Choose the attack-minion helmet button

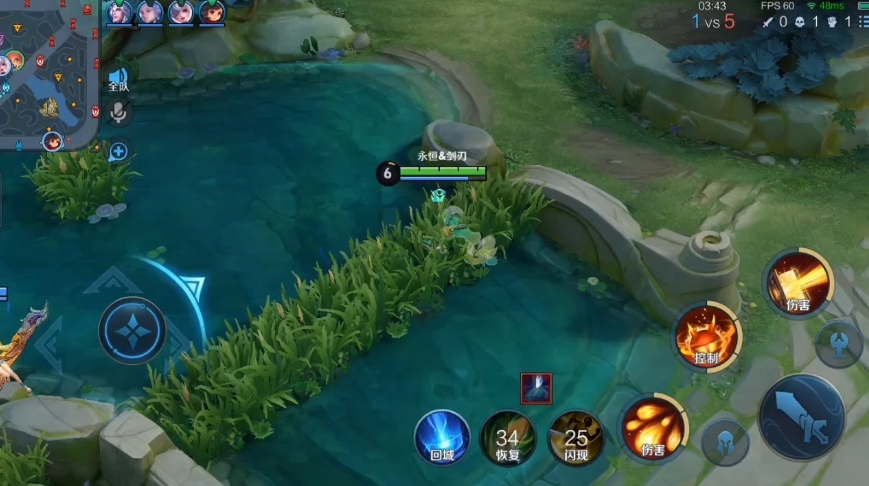click(725, 441)
